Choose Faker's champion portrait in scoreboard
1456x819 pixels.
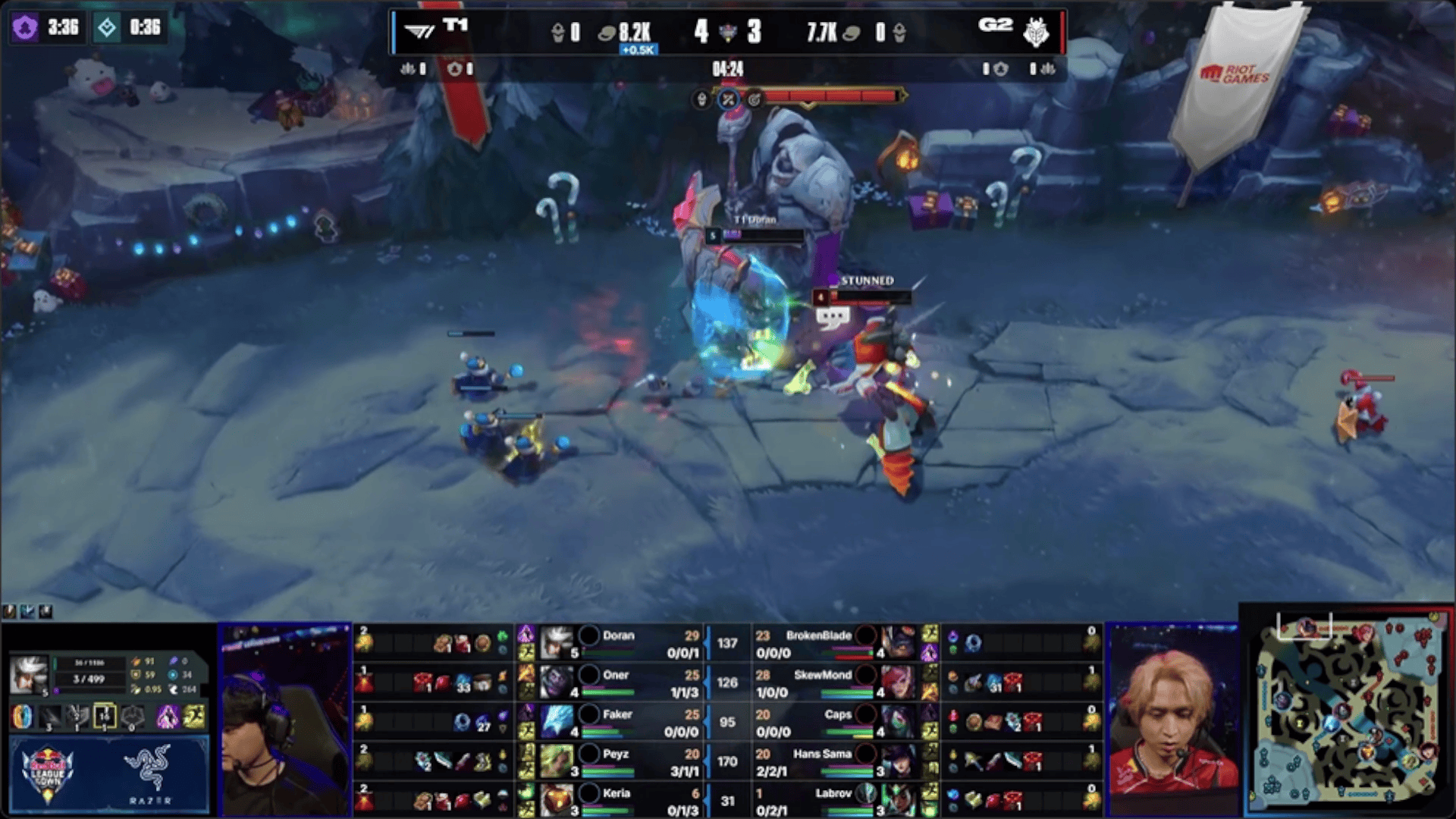pos(557,721)
